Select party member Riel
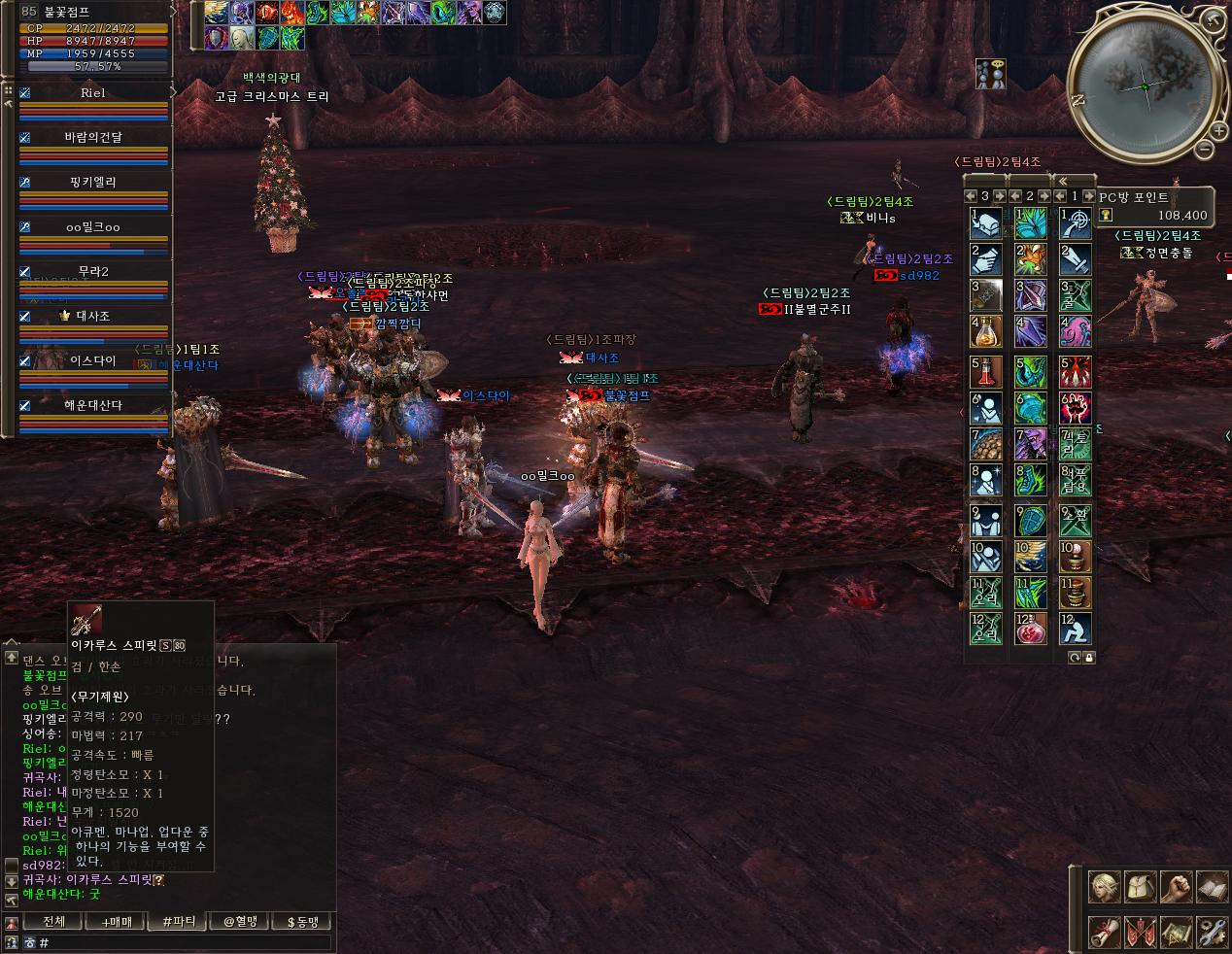Viewport: 1232px width, 954px height. click(93, 93)
